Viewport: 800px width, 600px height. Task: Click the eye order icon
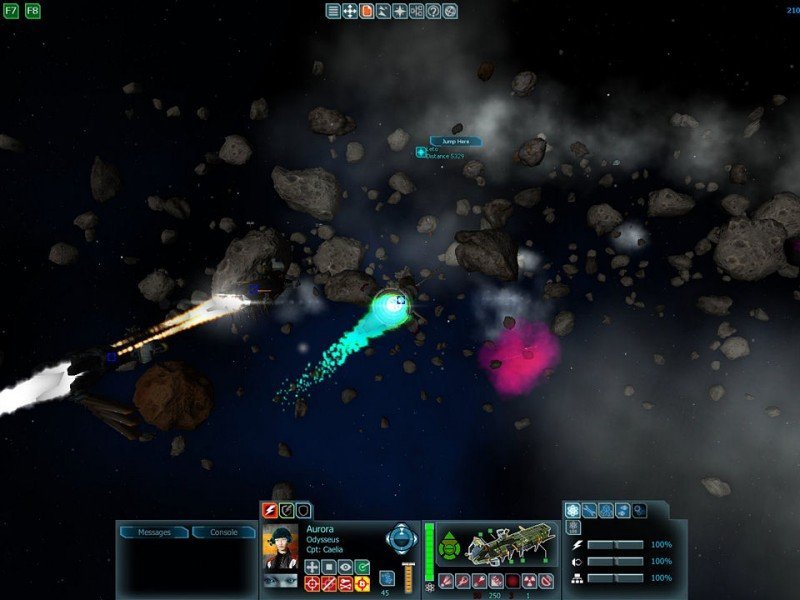coord(345,567)
